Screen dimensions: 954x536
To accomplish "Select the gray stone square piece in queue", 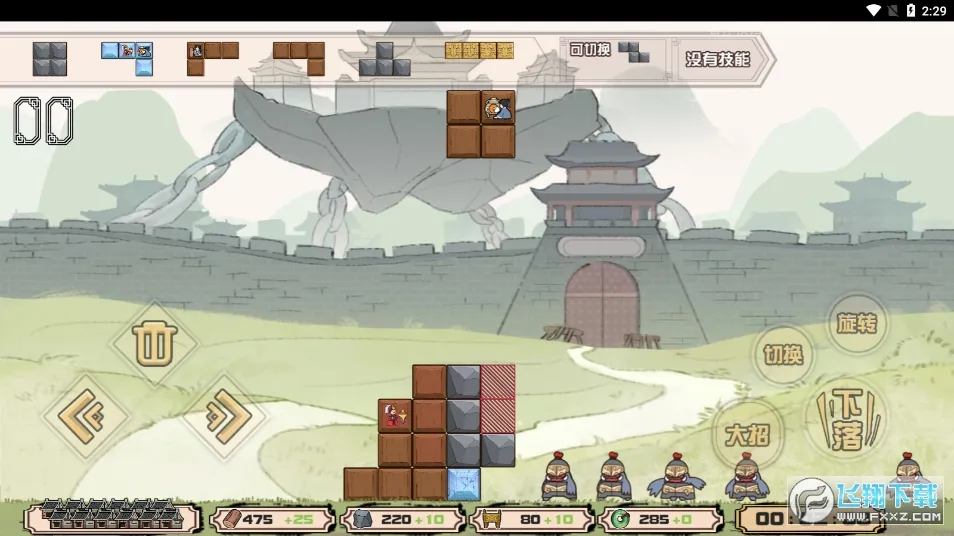I will tap(49, 59).
